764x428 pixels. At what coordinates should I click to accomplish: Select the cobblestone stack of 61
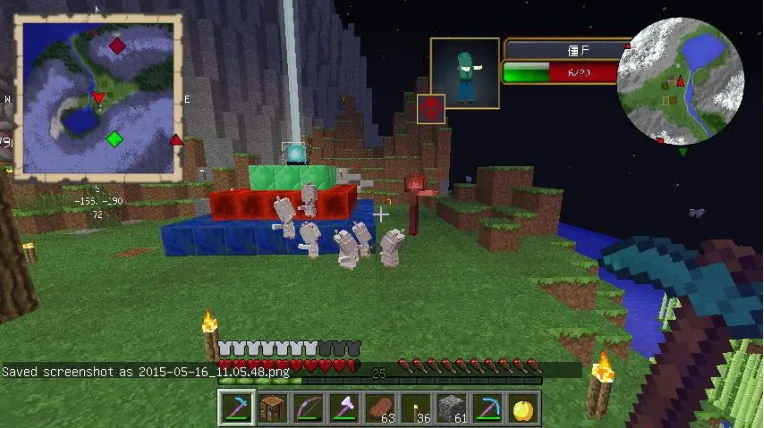point(450,408)
